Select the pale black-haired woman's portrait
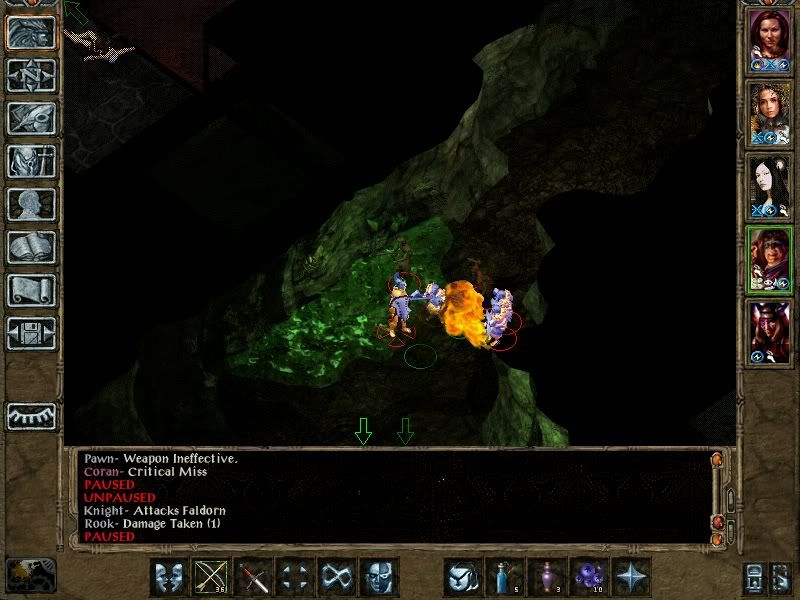This screenshot has height=600, width=800. pos(771,185)
